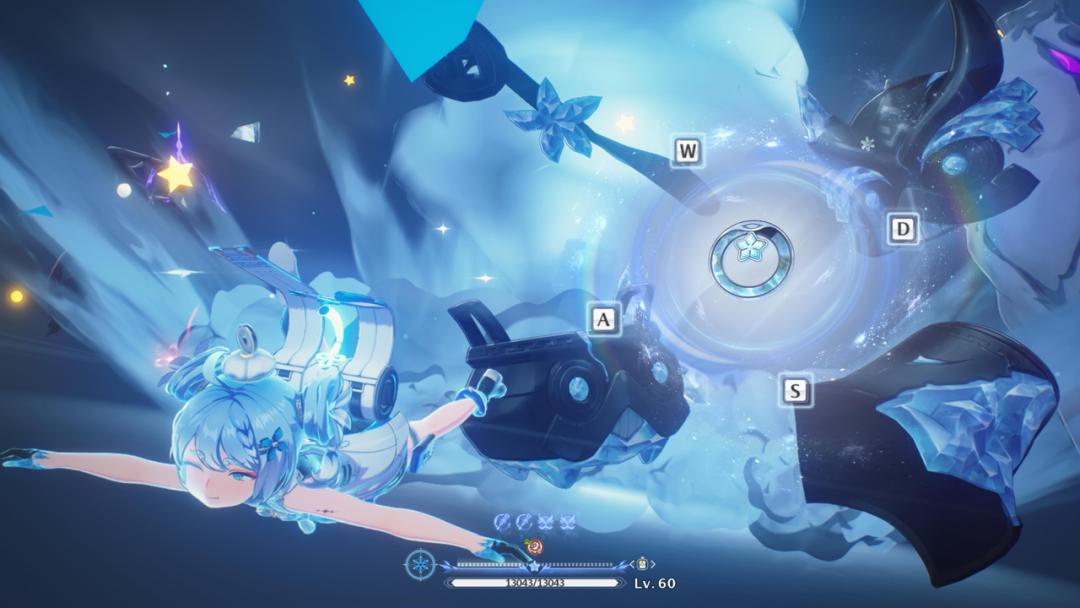The width and height of the screenshot is (1080, 608).
Task: Click the lantern item icon beside the gauge
Action: click(642, 564)
